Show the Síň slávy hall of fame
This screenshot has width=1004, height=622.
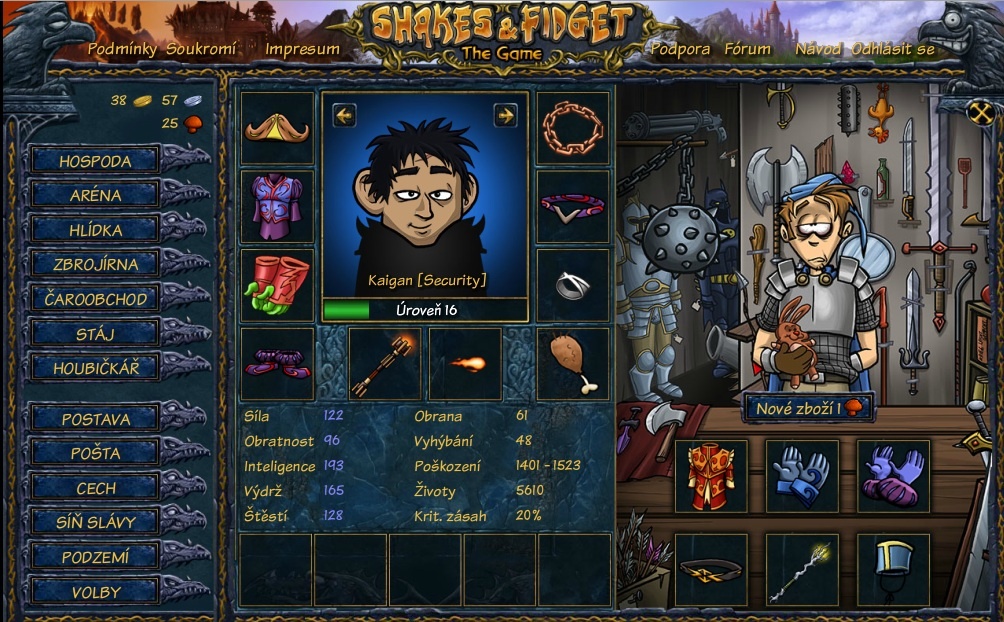95,522
